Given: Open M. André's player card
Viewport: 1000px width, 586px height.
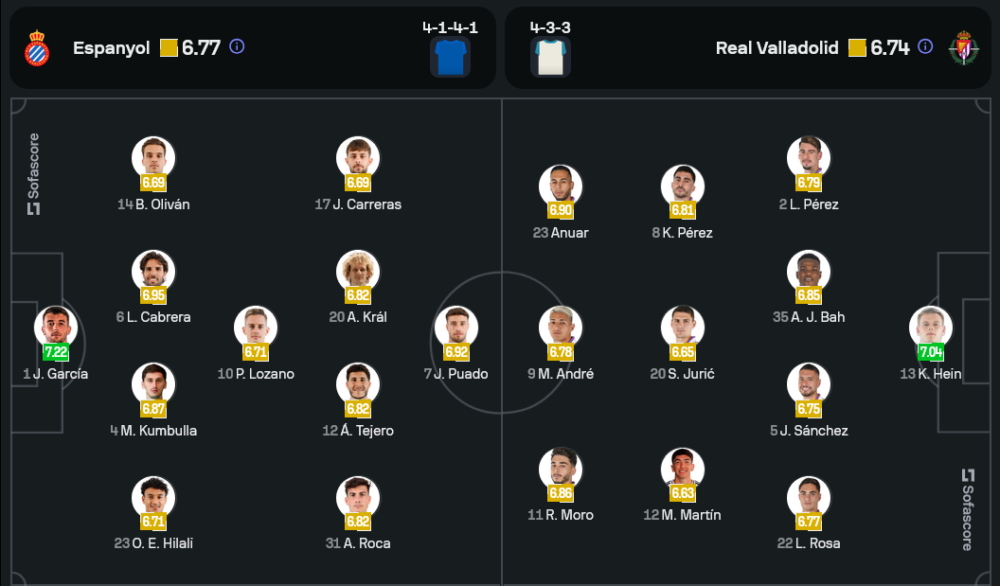Looking at the screenshot, I should pyautogui.click(x=561, y=329).
